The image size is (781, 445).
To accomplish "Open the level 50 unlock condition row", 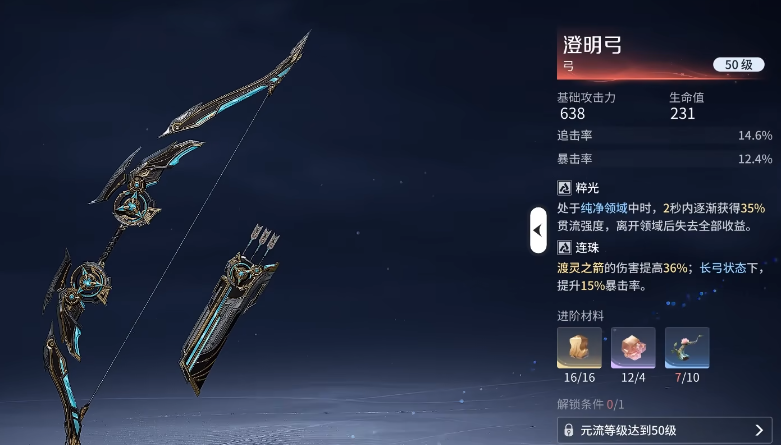I will [664, 430].
